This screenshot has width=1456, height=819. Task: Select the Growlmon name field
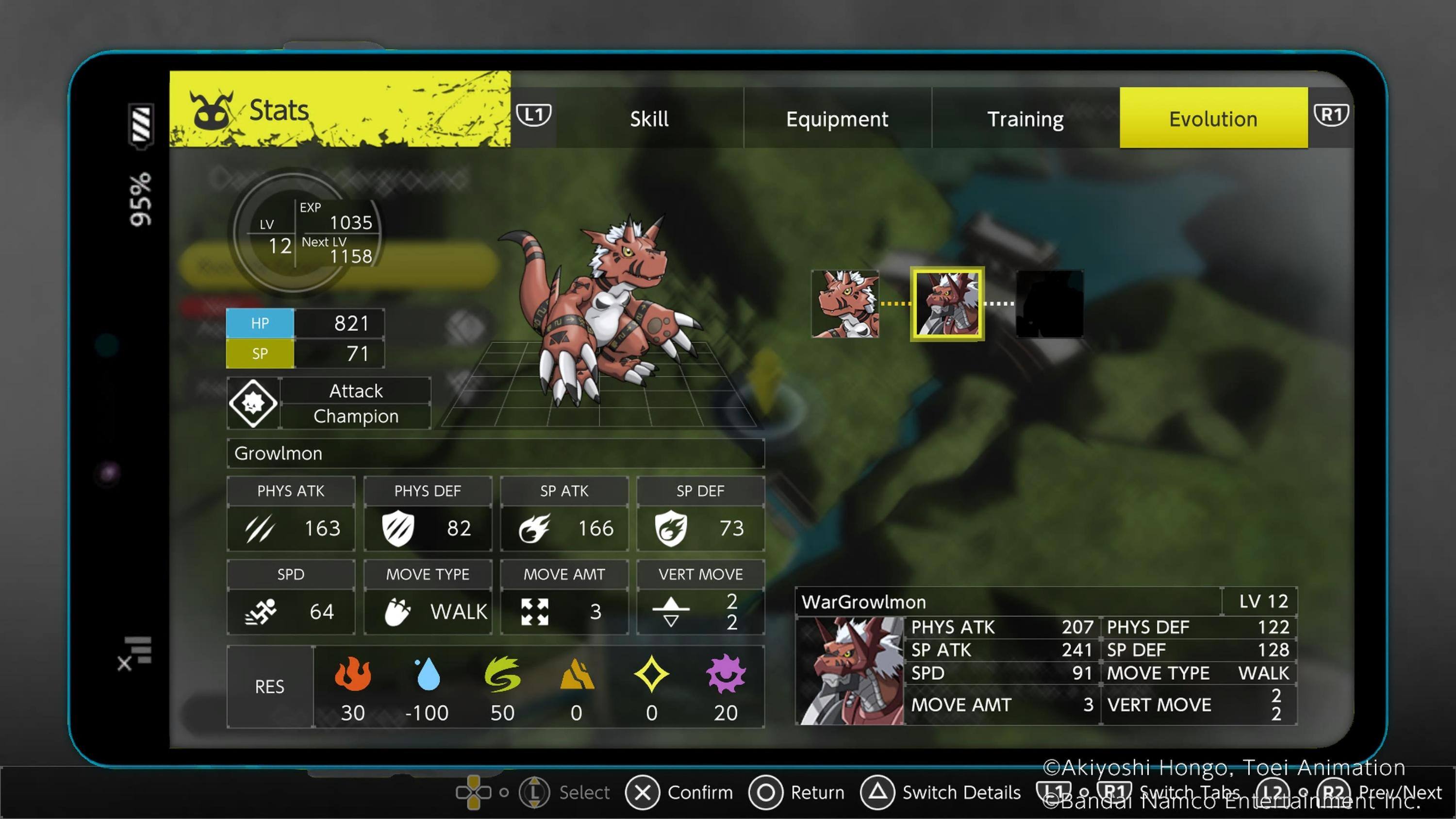pyautogui.click(x=495, y=453)
